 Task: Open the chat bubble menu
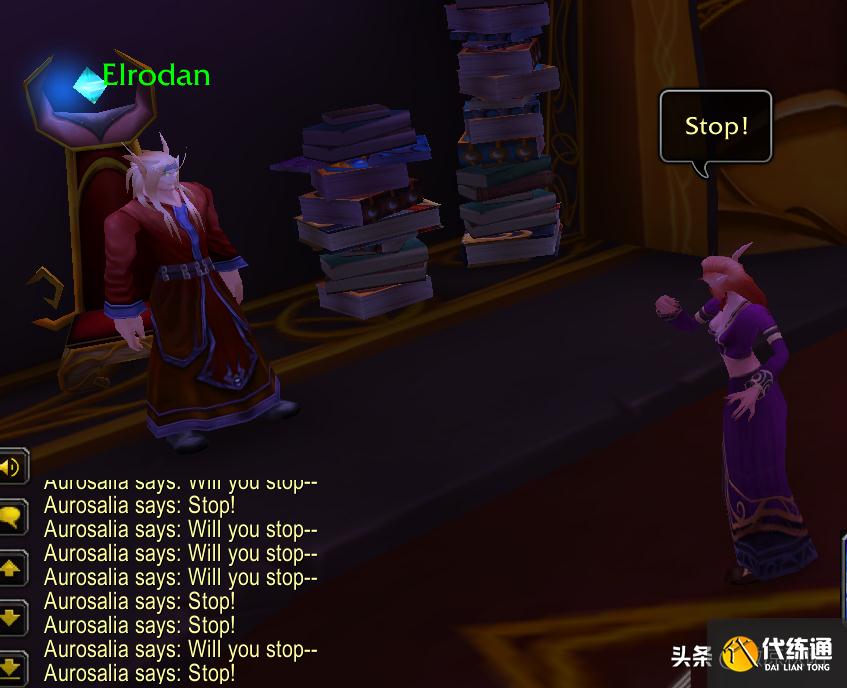pos(11,517)
